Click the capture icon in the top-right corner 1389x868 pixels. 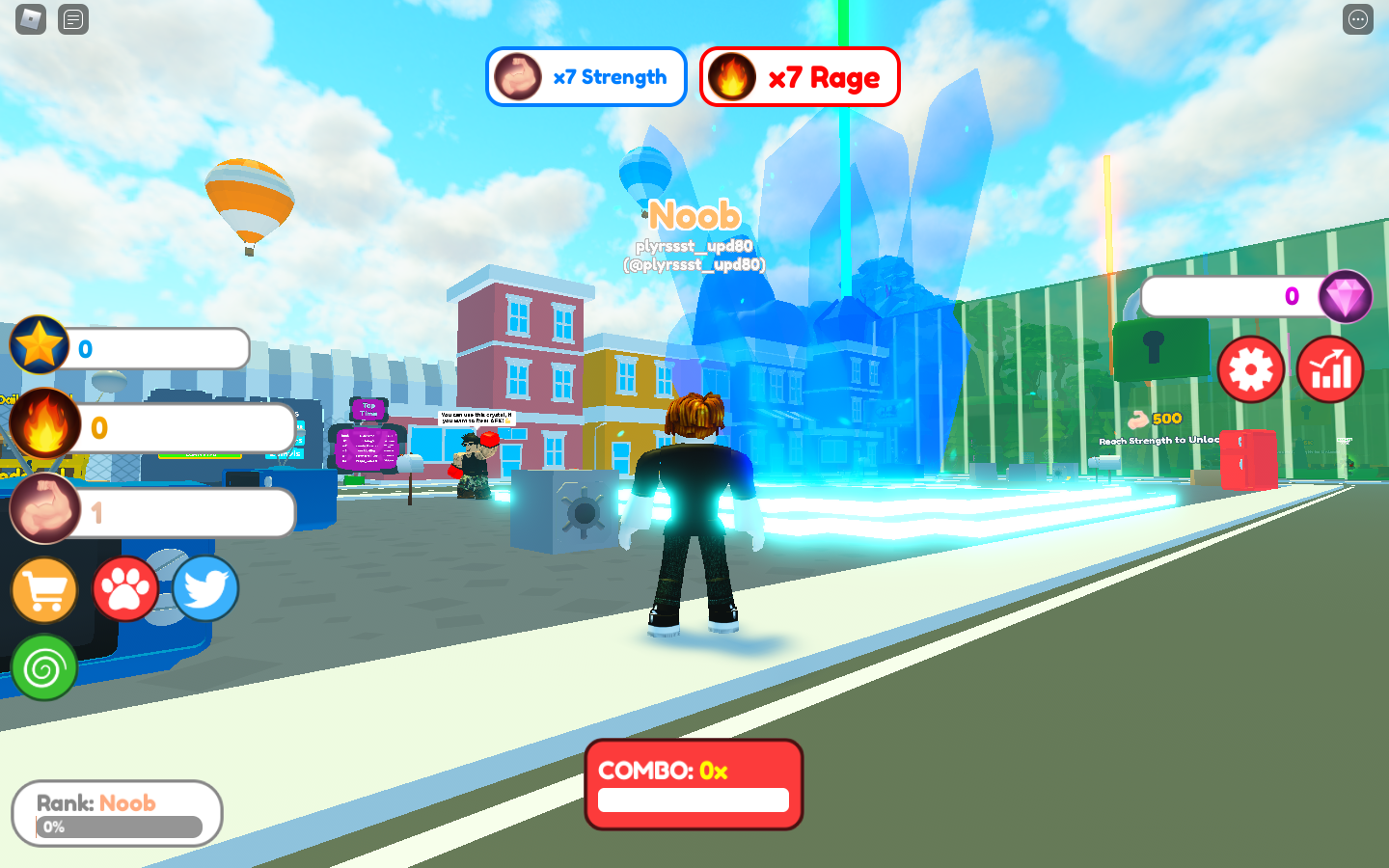[1357, 19]
